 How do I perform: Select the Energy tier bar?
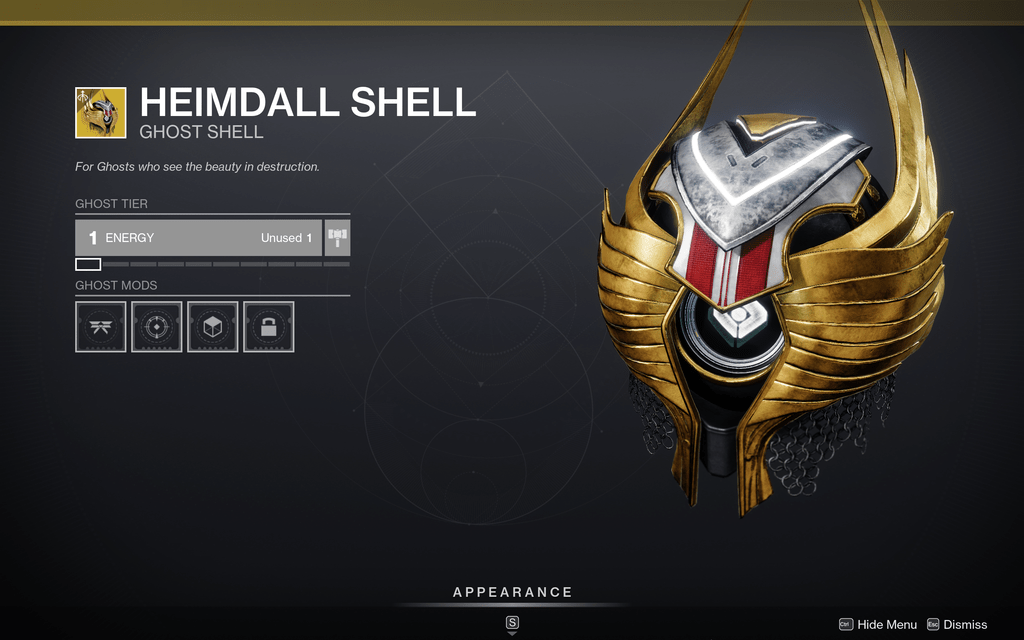point(198,238)
